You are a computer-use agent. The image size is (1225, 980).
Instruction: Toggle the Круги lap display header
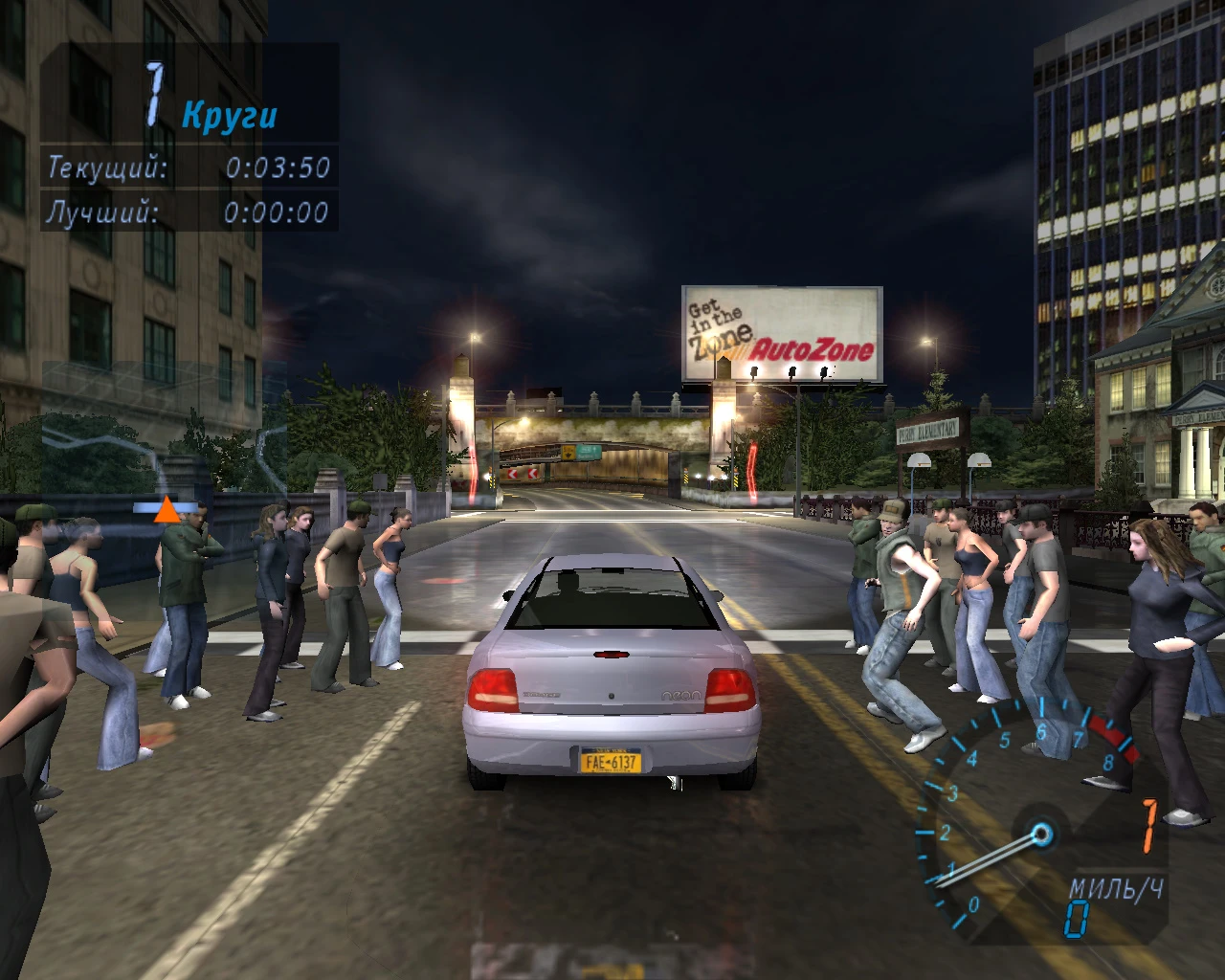point(230,117)
